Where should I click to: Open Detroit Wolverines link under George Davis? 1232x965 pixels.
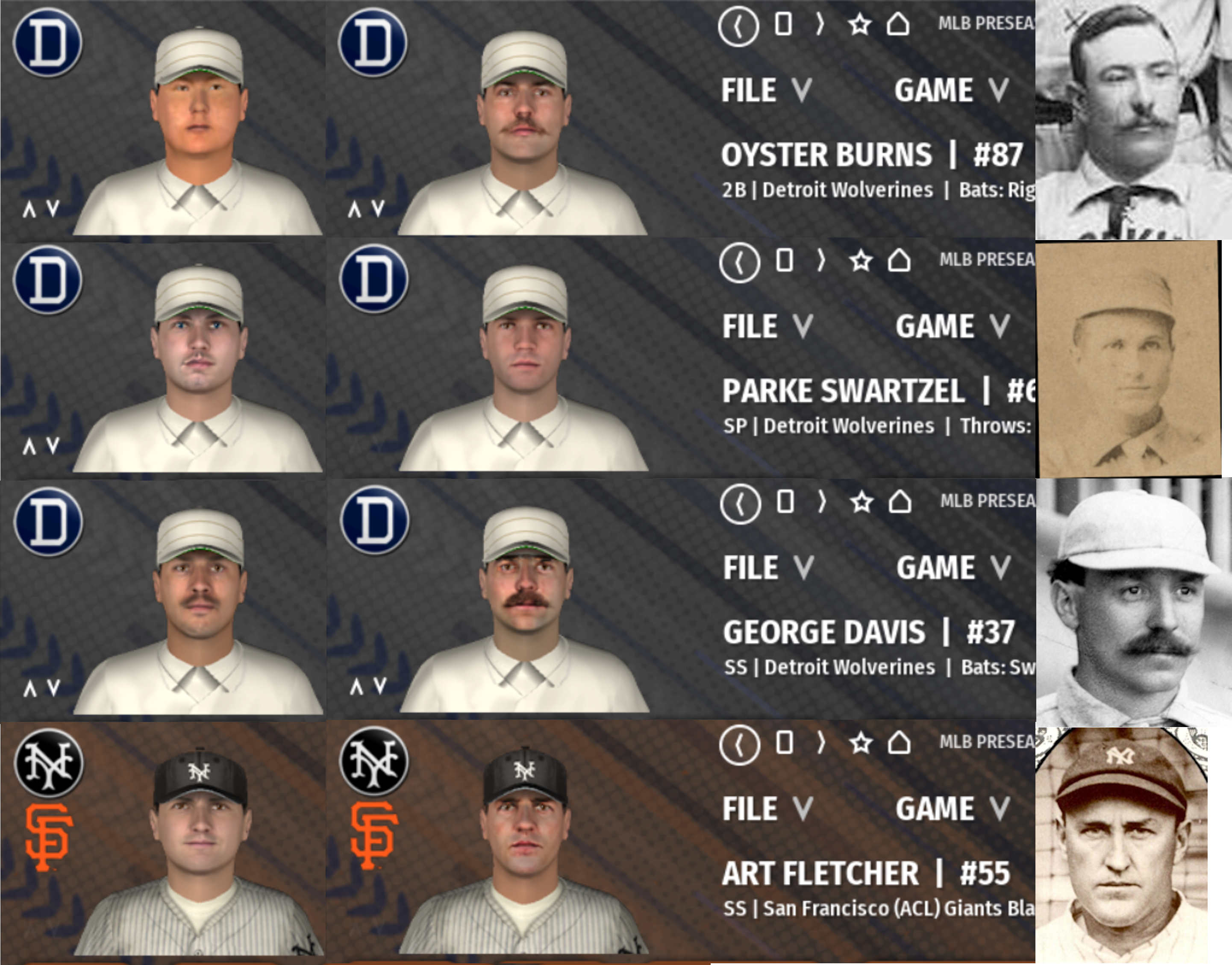pyautogui.click(x=850, y=667)
